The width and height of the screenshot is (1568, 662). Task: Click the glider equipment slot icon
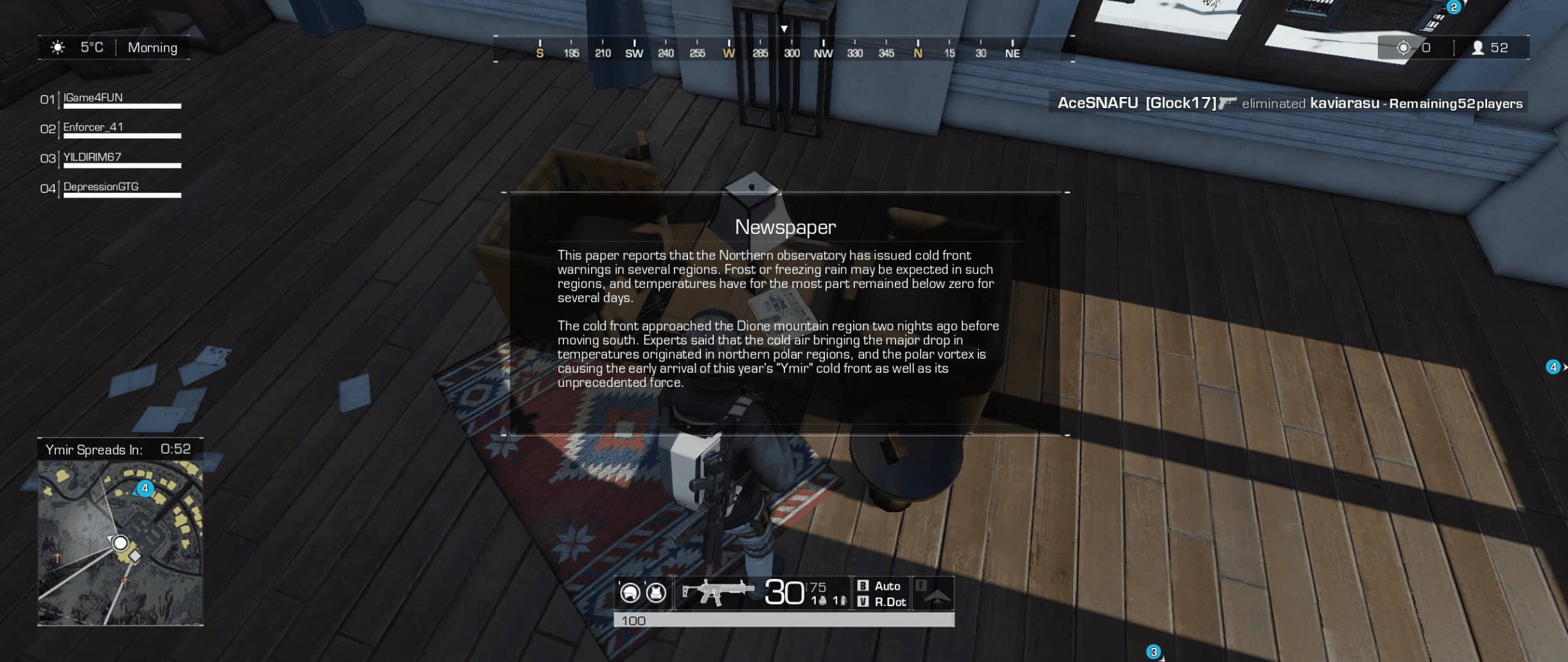(x=935, y=594)
